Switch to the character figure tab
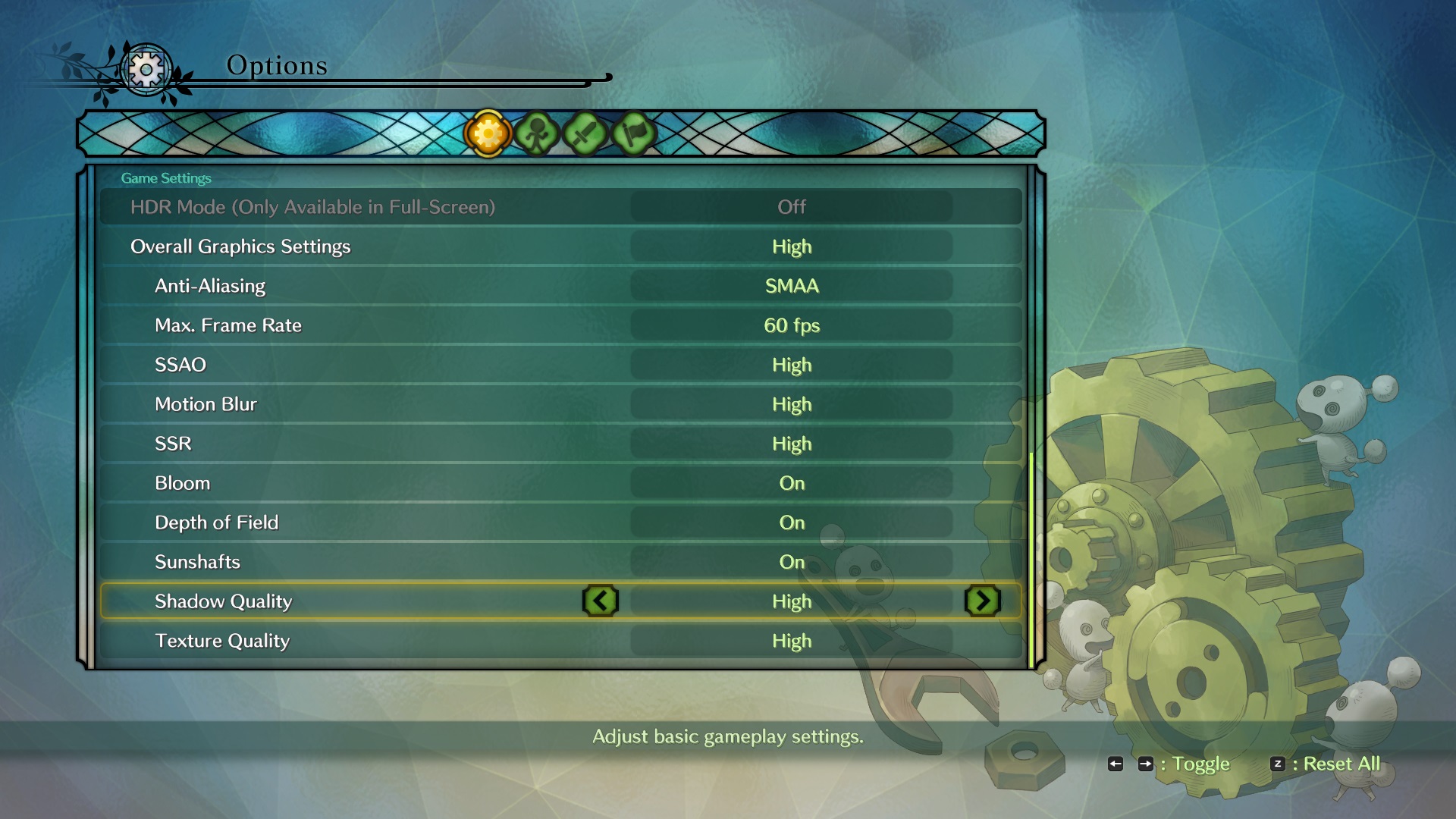The height and width of the screenshot is (819, 1456). (536, 134)
